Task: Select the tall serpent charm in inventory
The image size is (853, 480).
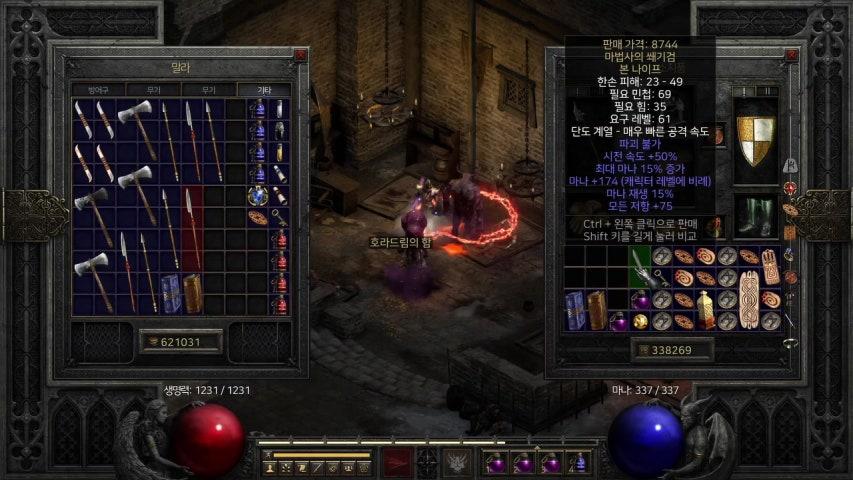Action: tap(745, 299)
